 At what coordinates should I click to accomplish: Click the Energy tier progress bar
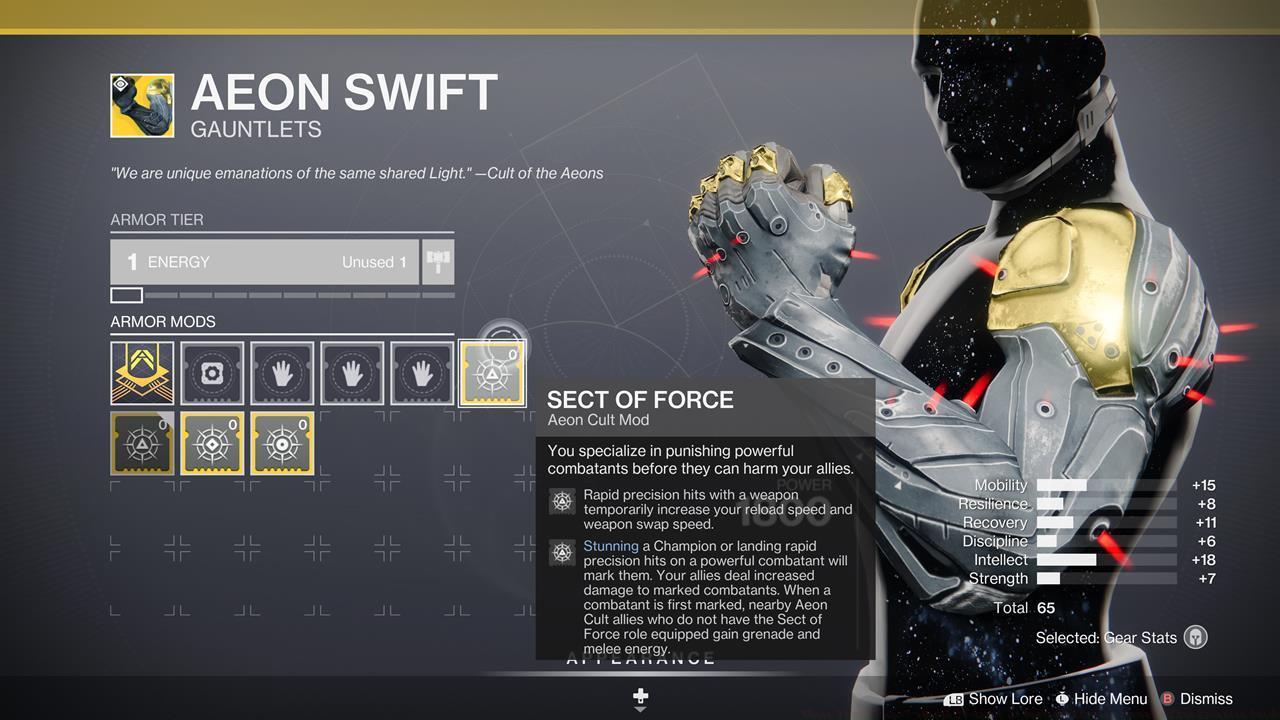pyautogui.click(x=280, y=294)
